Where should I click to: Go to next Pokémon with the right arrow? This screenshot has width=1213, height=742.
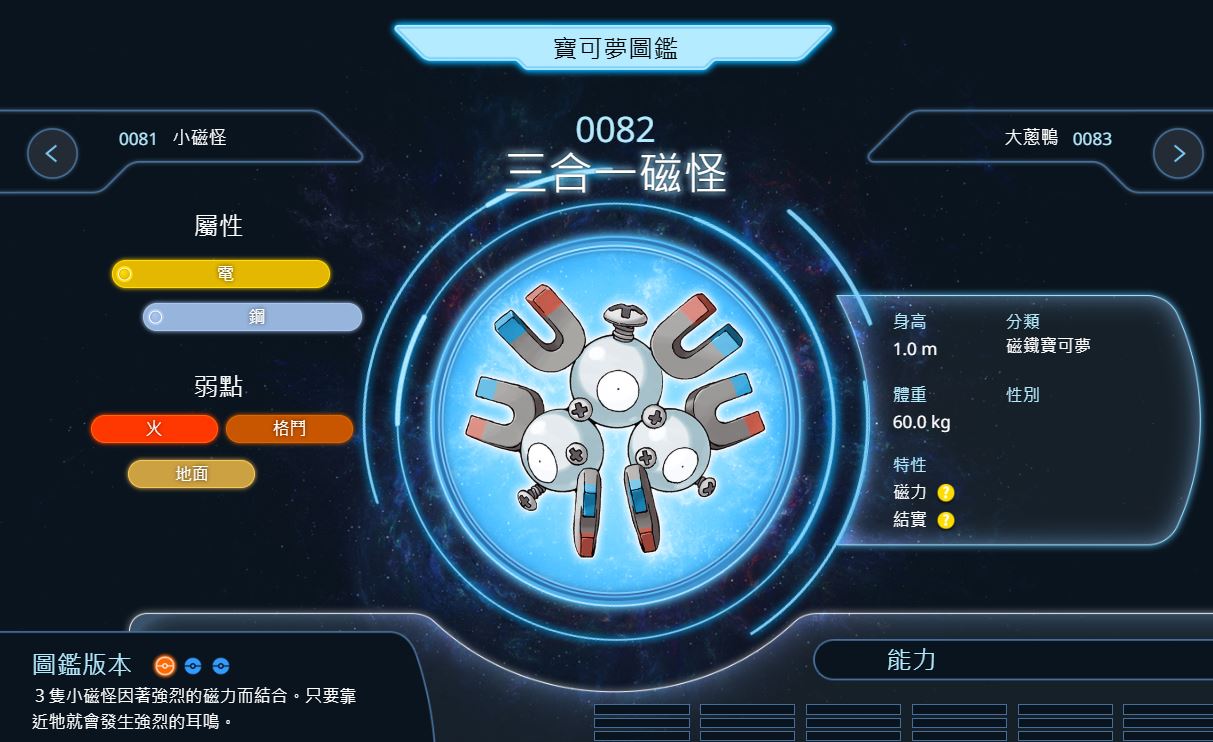[x=1177, y=154]
